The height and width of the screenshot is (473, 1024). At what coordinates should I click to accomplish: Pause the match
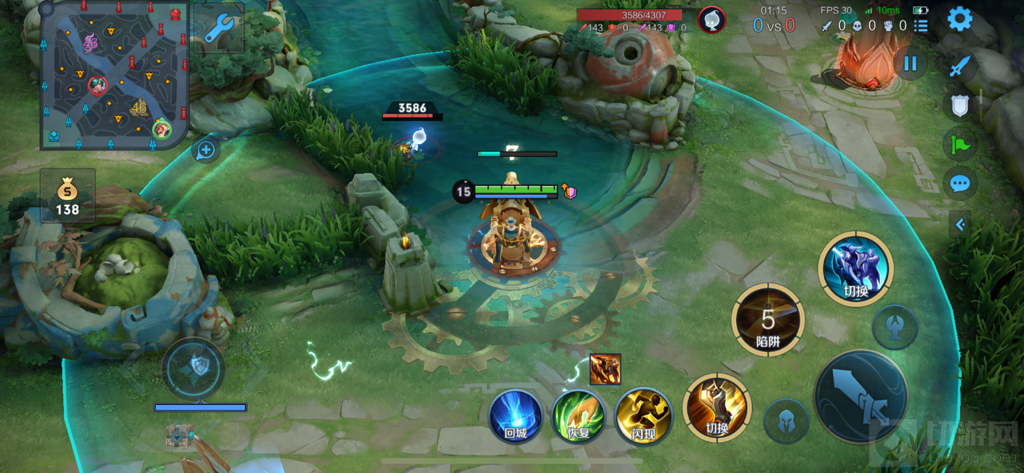910,64
